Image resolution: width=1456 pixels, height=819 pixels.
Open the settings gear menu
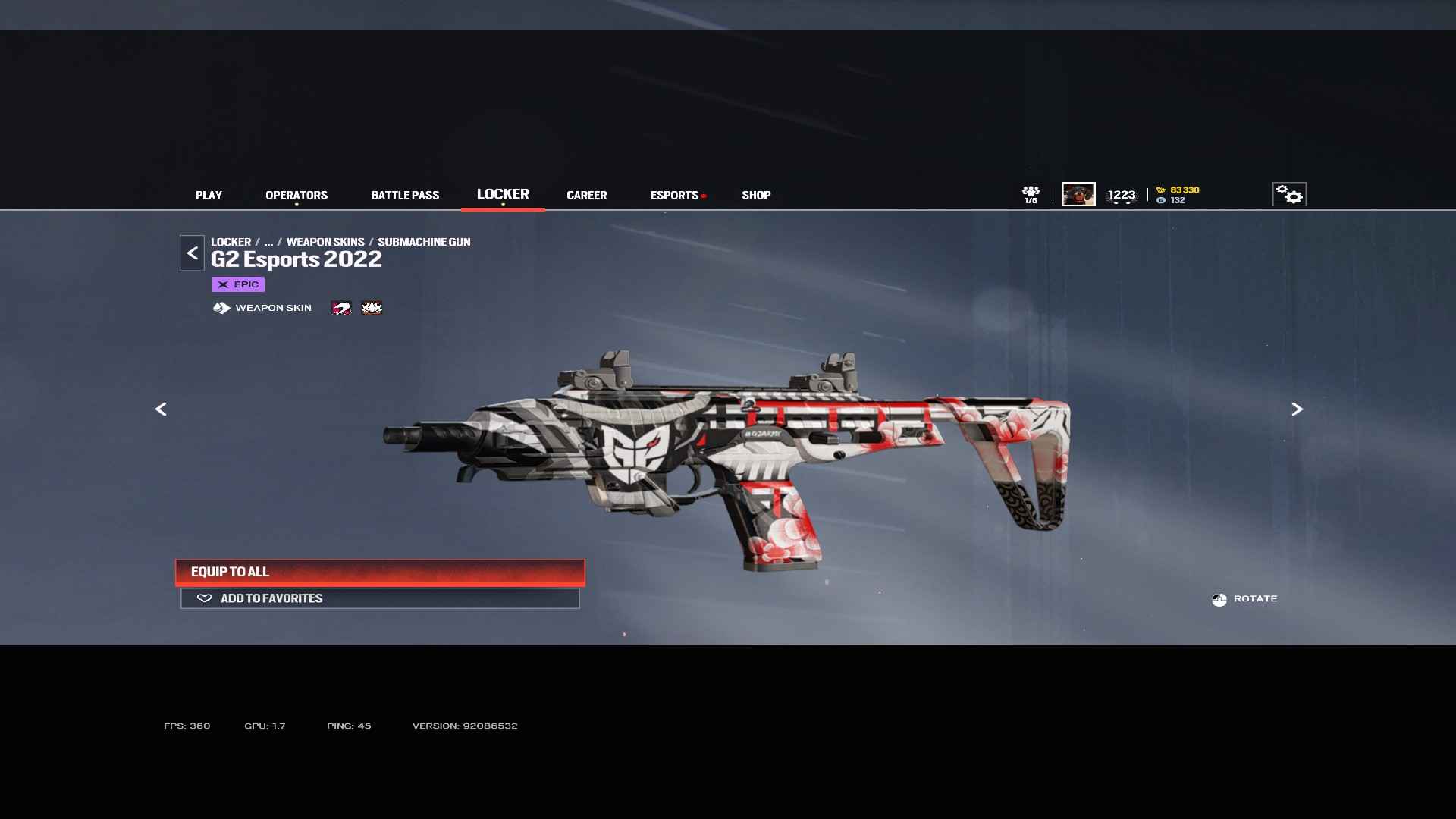1288,194
